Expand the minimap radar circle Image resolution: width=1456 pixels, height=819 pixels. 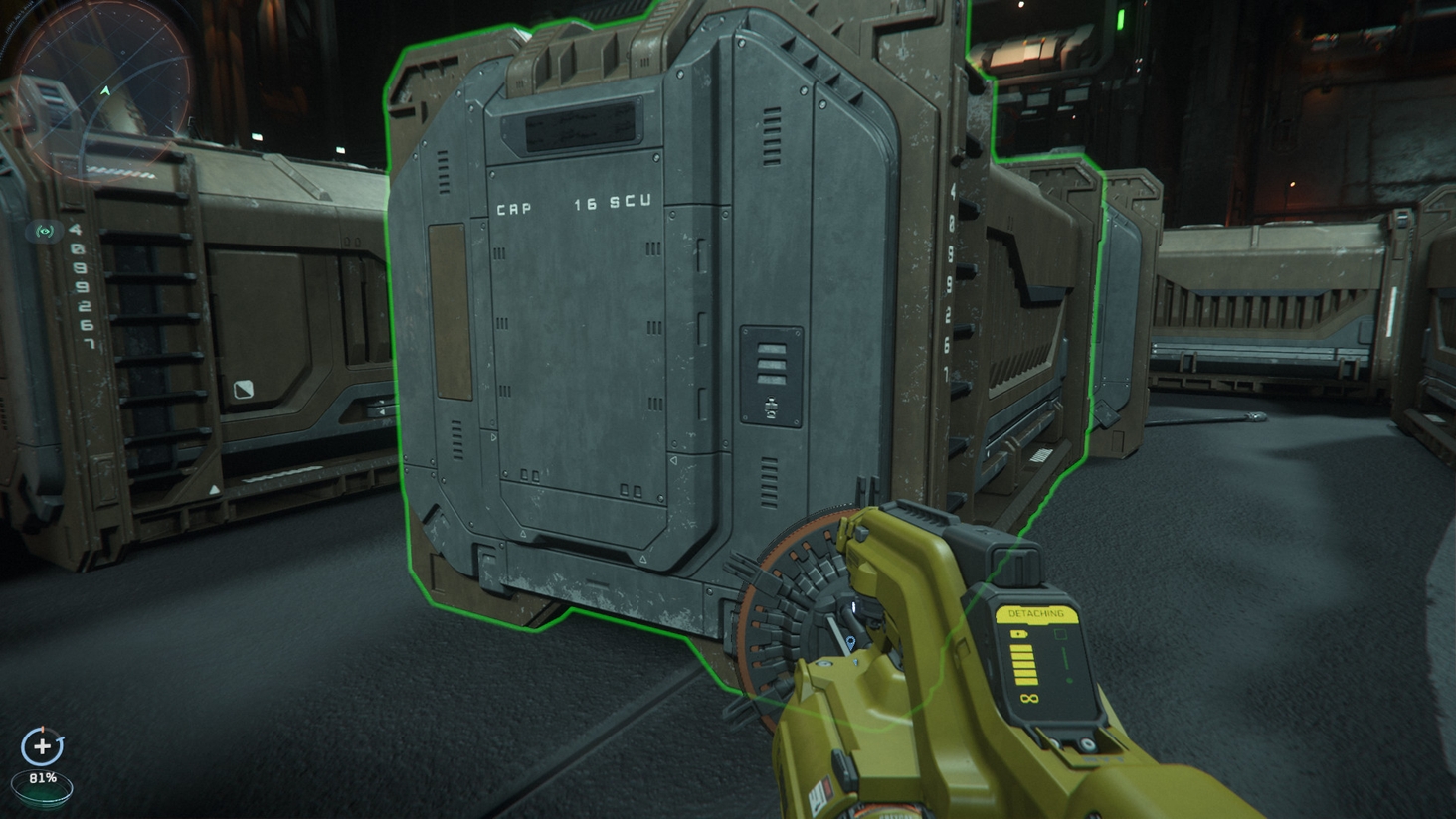point(99,87)
